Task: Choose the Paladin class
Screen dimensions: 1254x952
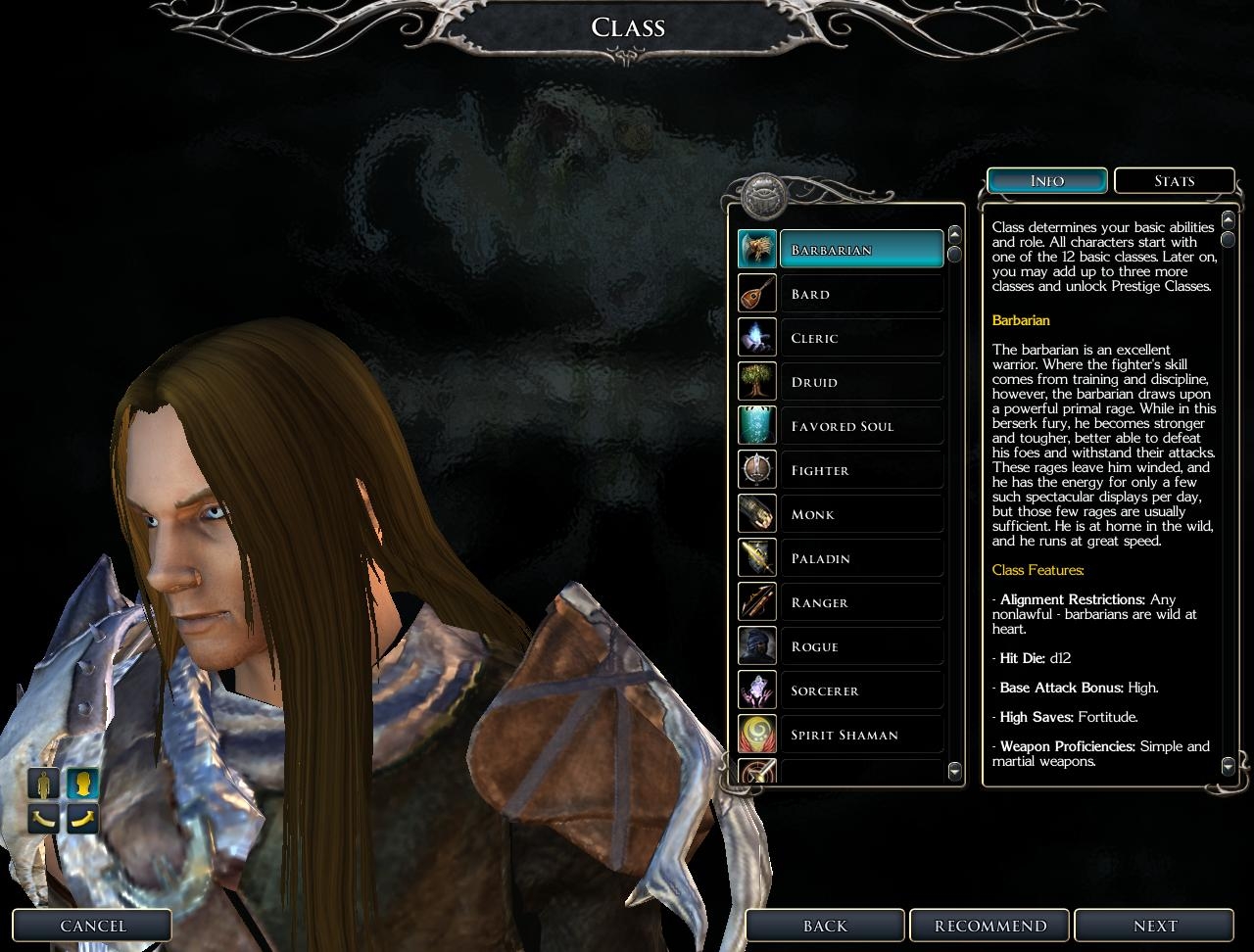Action: point(860,558)
